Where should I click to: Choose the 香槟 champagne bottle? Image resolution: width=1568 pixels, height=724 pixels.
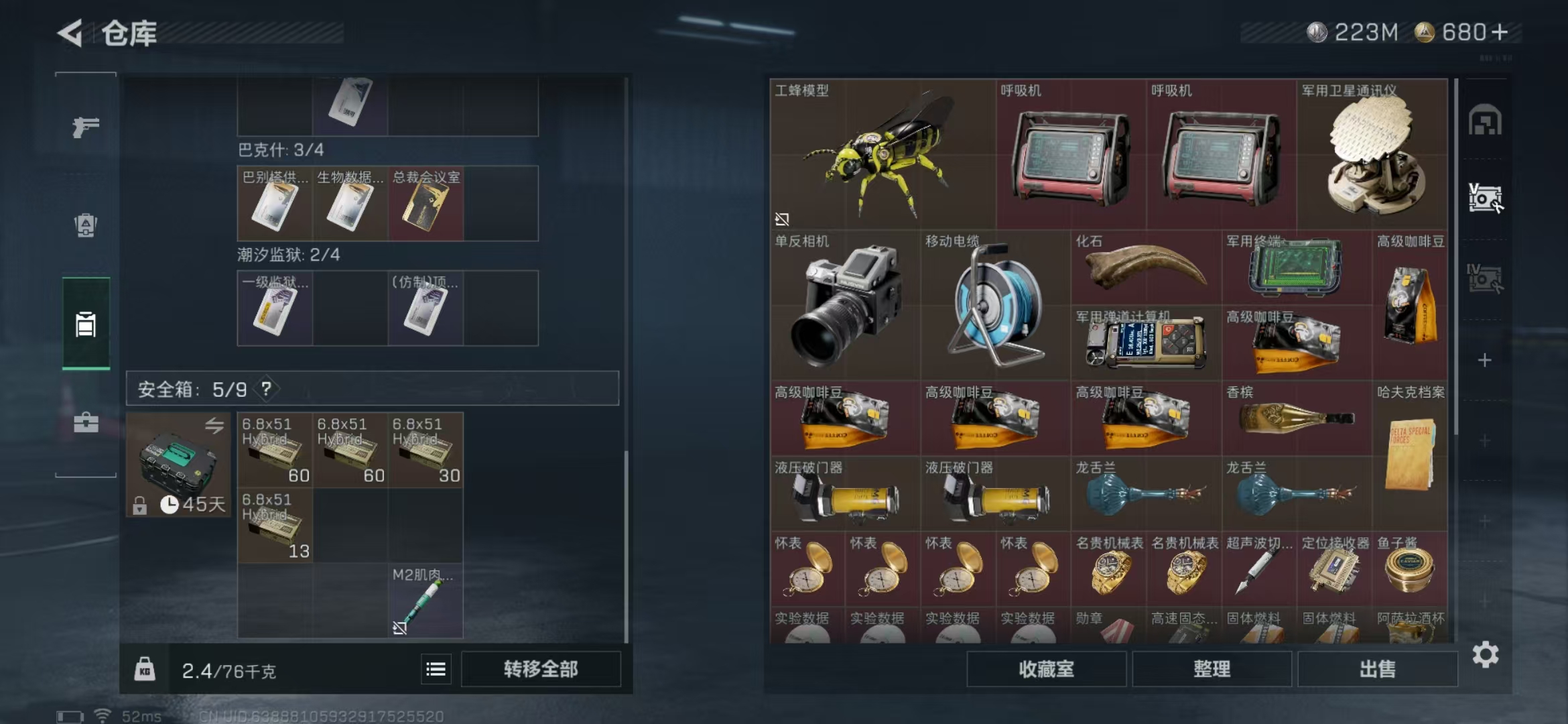click(x=1297, y=418)
